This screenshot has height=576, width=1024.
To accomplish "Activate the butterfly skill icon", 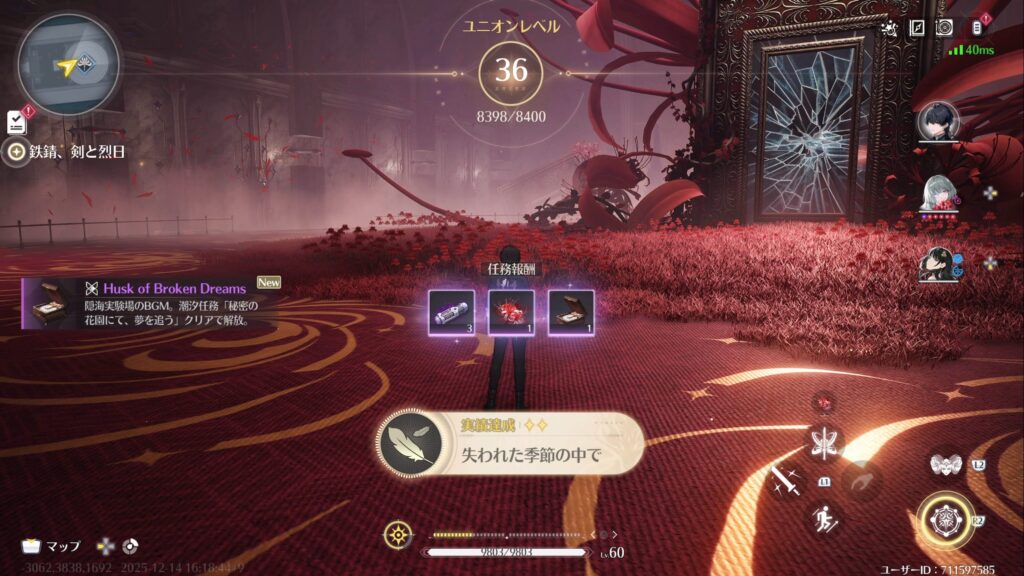I will pyautogui.click(x=826, y=442).
